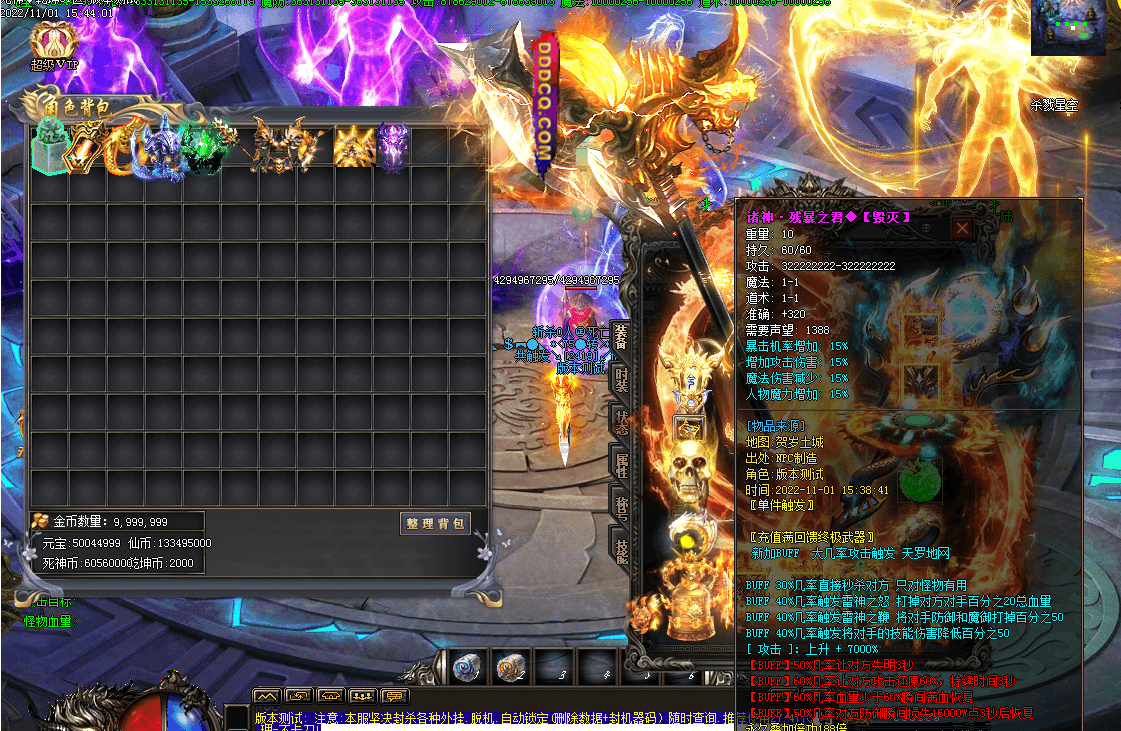Select the golden starburst item slot
Viewport: 1121px width, 731px height.
354,147
